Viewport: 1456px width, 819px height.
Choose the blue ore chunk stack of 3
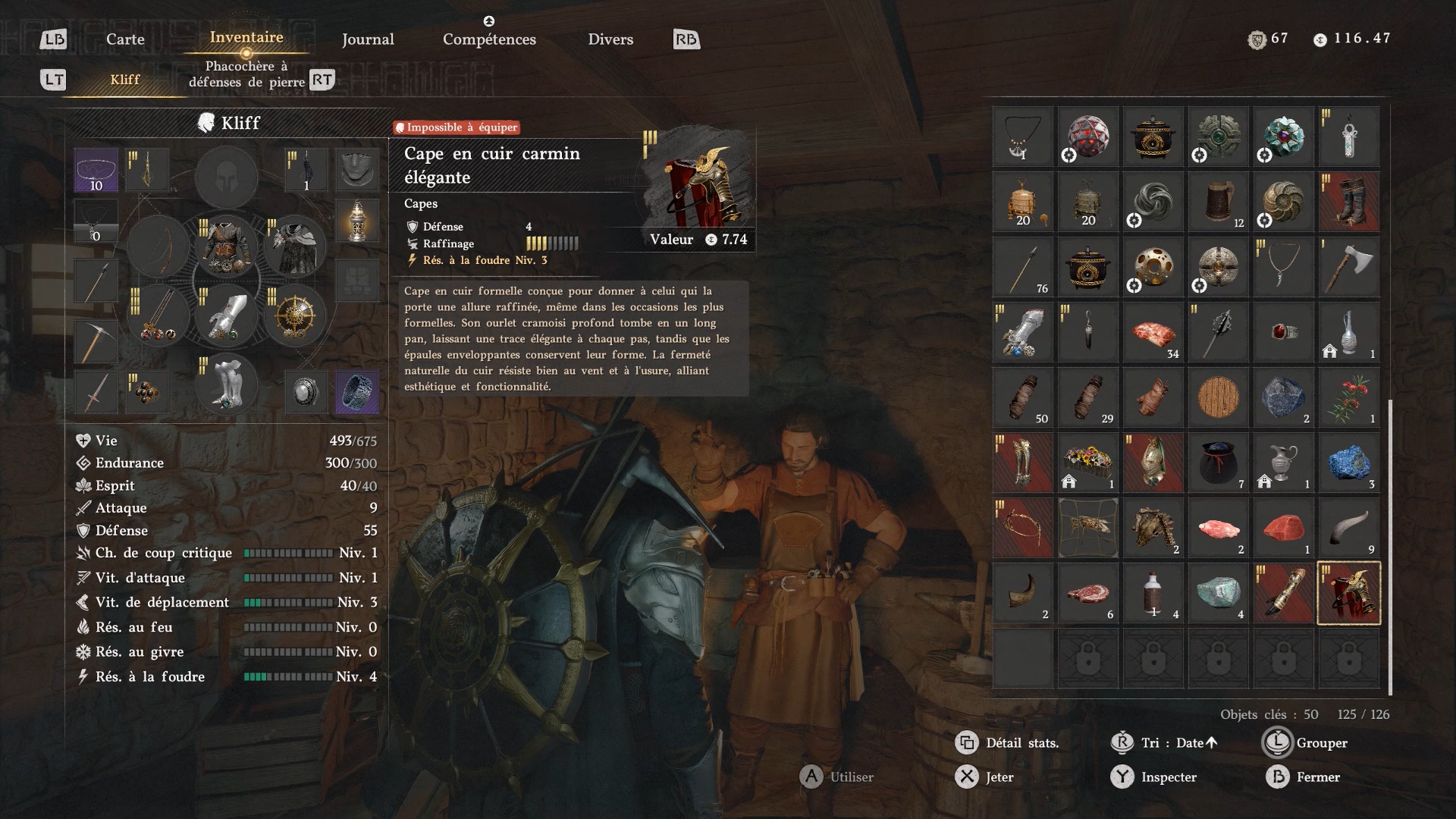coord(1349,463)
